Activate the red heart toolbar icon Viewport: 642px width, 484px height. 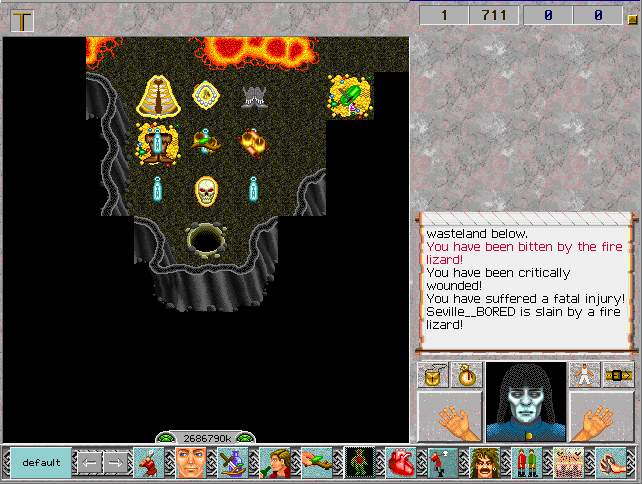(400, 463)
